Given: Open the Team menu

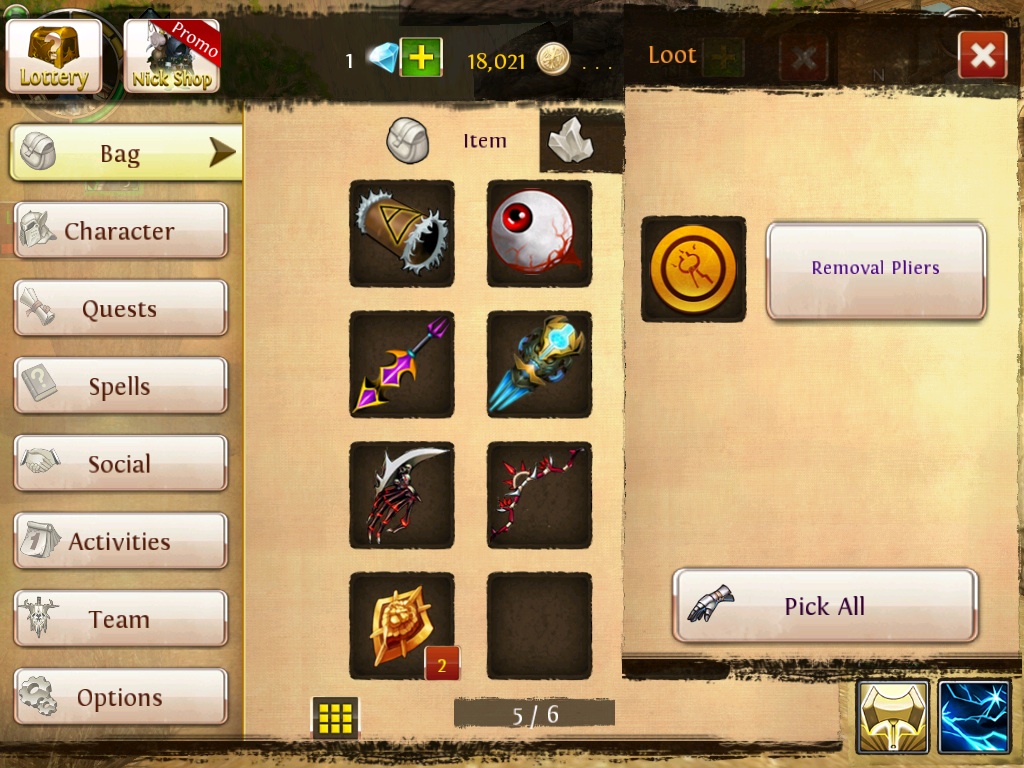Looking at the screenshot, I should point(120,619).
